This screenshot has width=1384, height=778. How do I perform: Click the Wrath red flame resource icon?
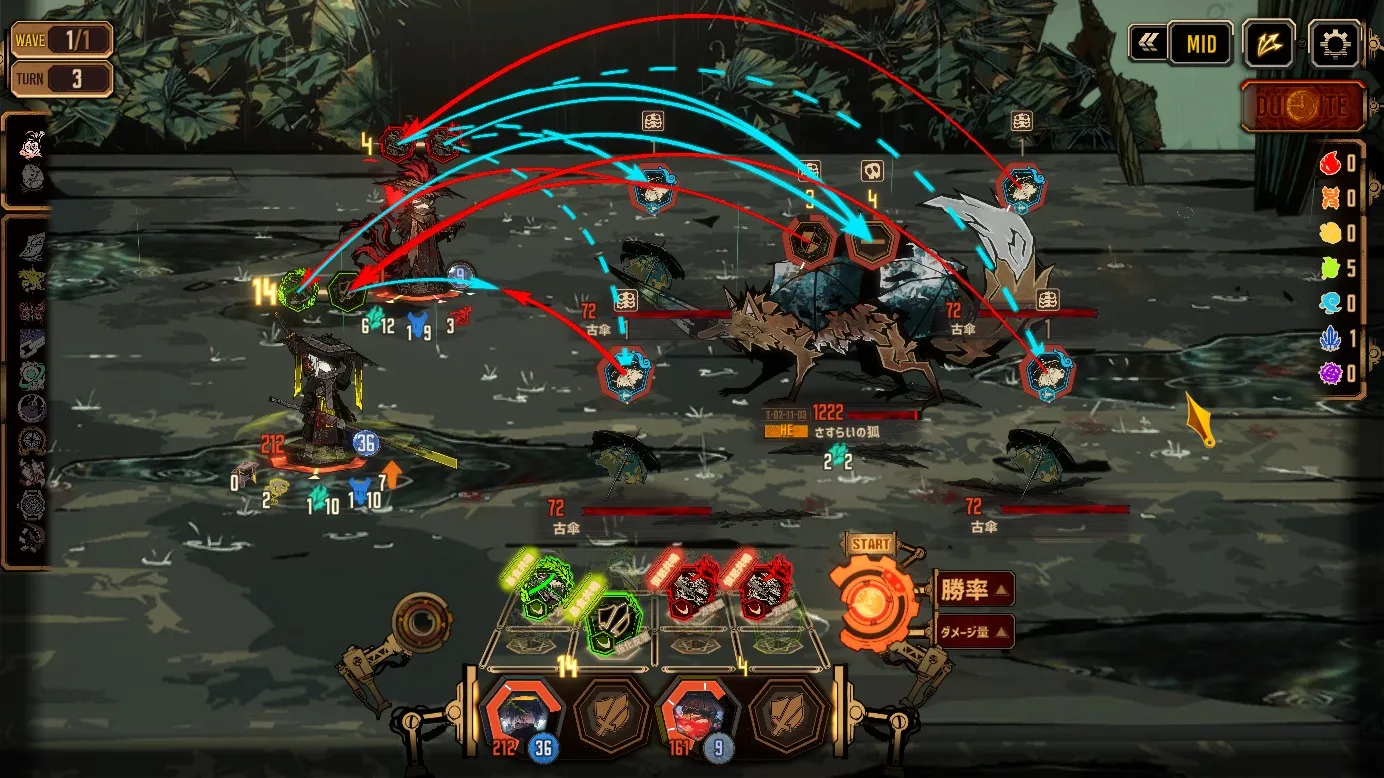pos(1330,164)
